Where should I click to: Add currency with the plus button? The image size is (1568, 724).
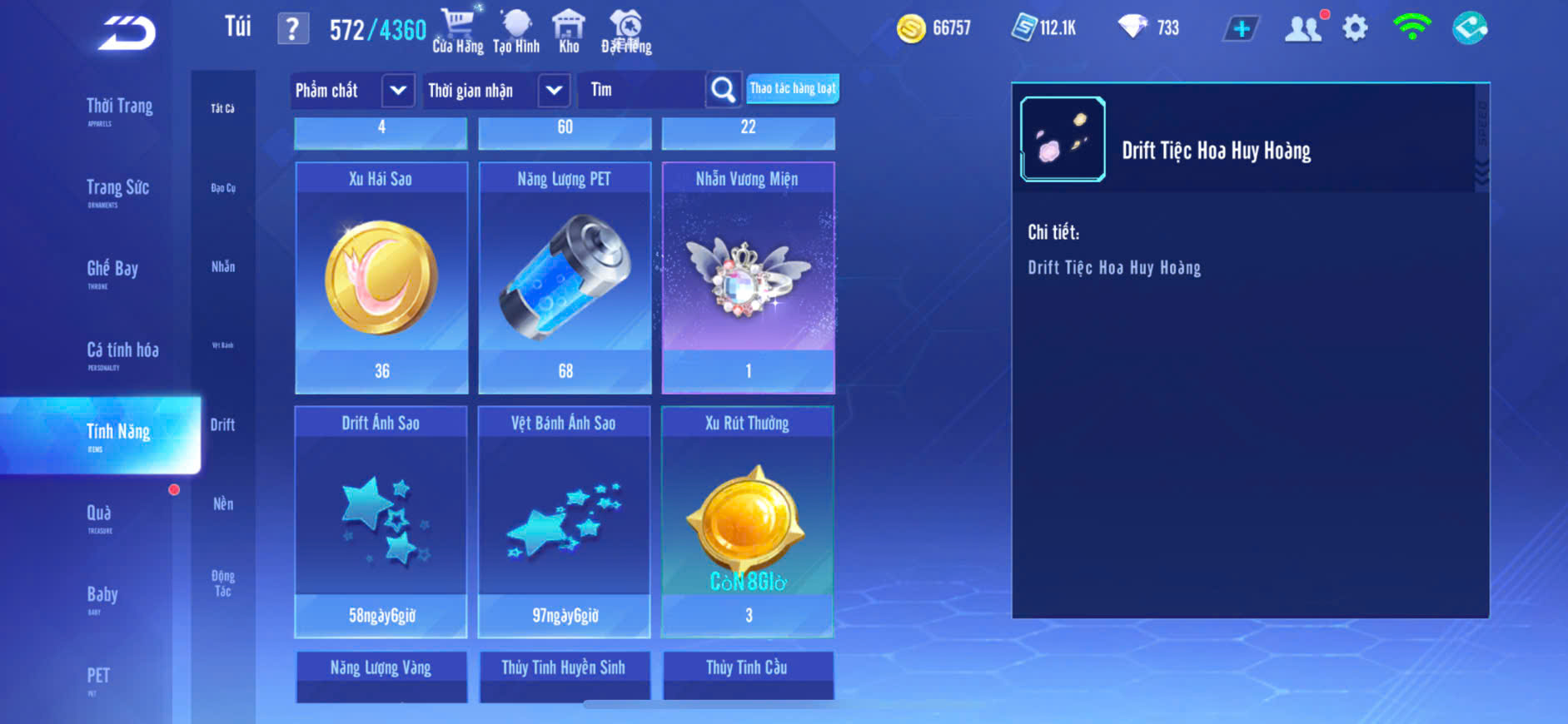point(1241,29)
